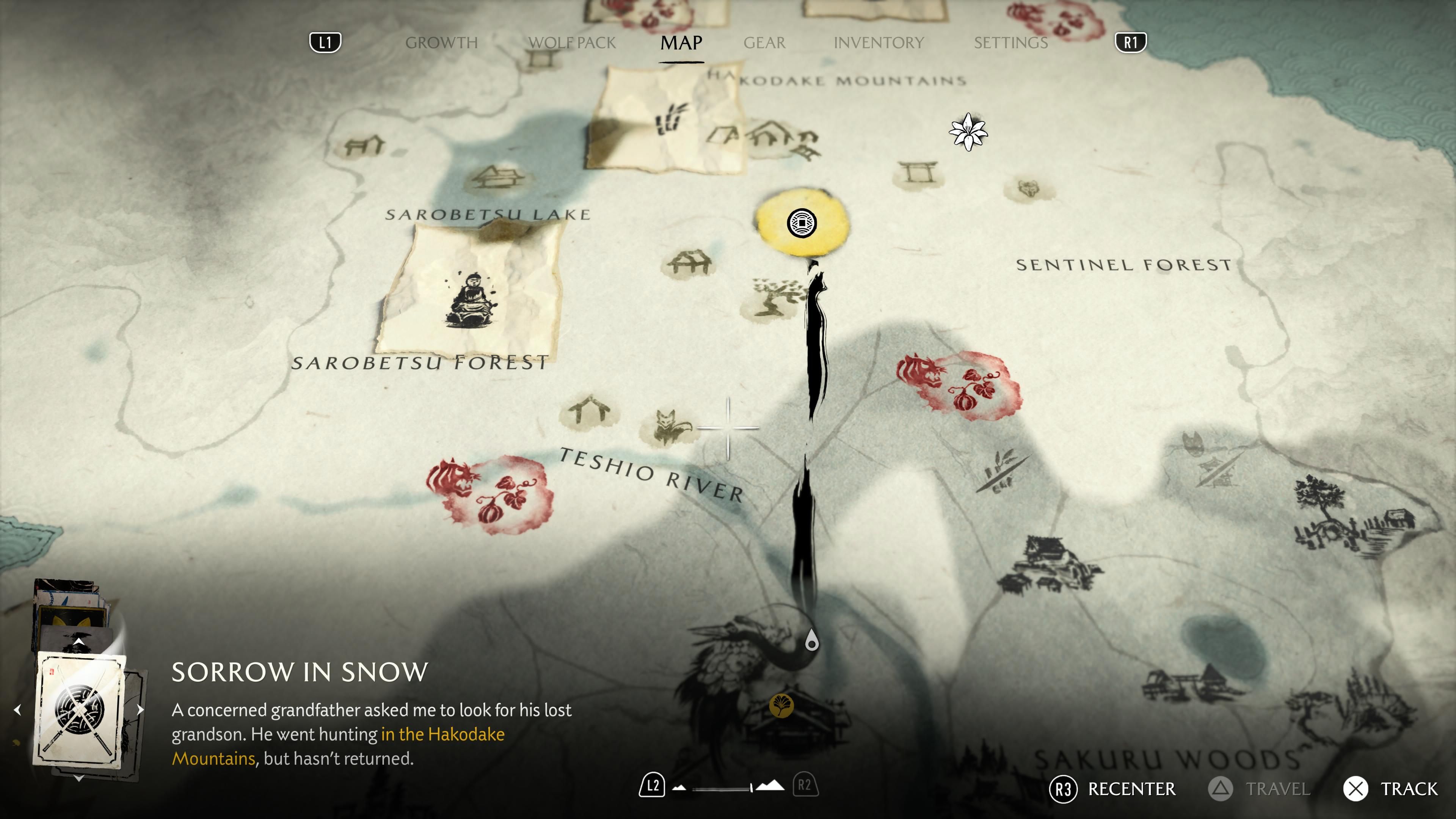Open the INVENTORY tab
This screenshot has height=819, width=1456.
click(x=880, y=42)
